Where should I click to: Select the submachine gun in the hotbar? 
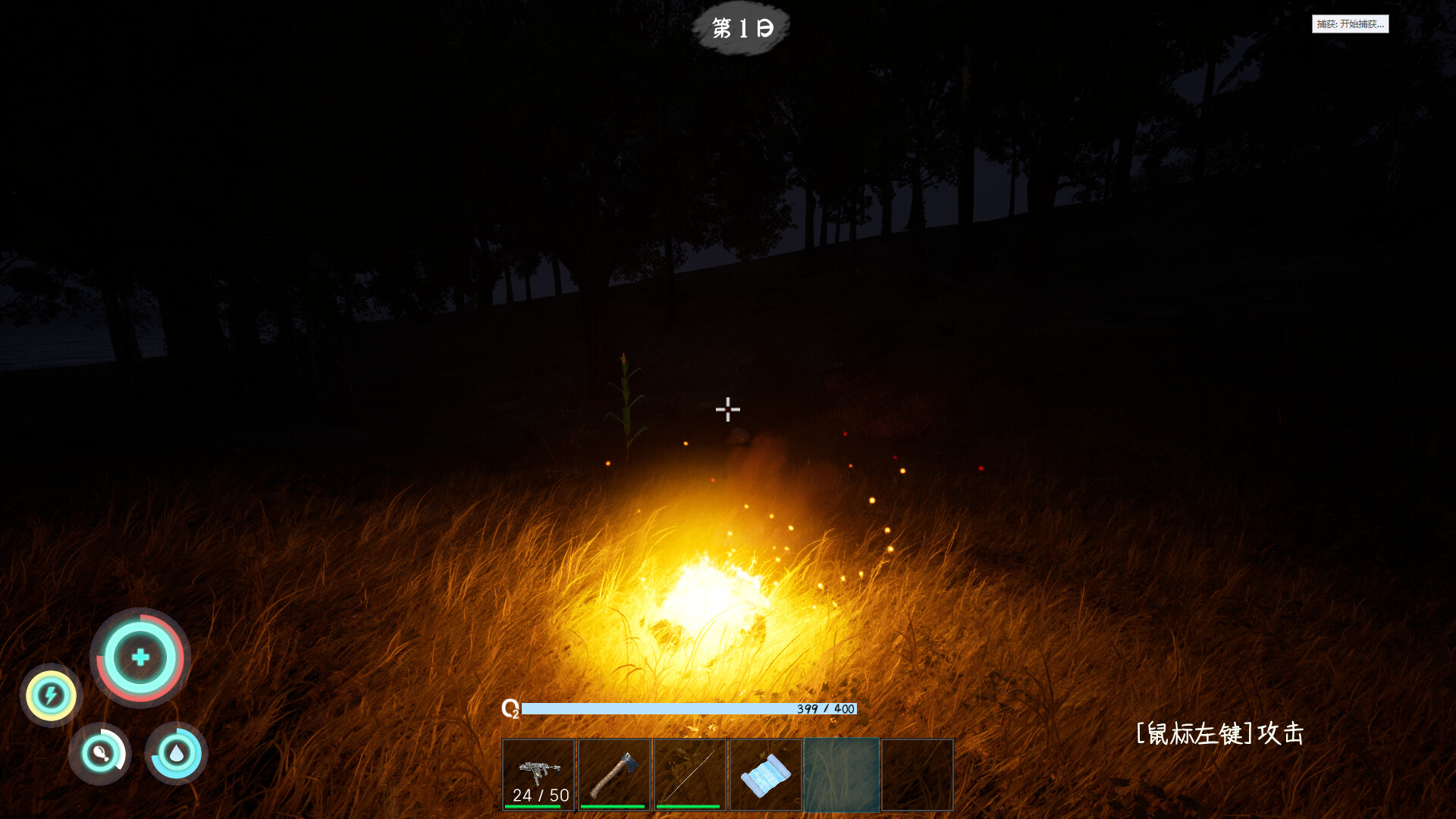click(x=538, y=772)
